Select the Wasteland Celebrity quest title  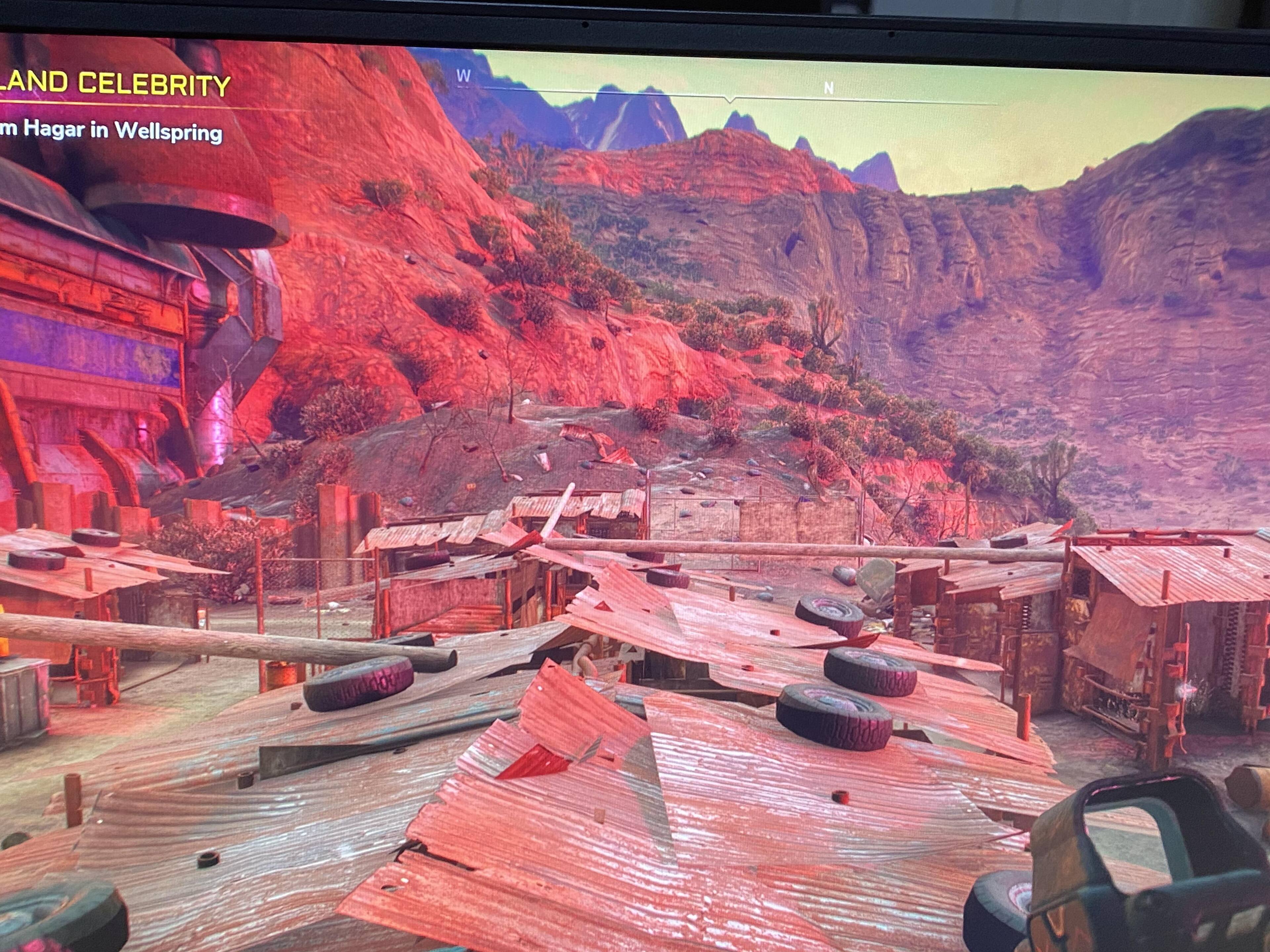[115, 84]
